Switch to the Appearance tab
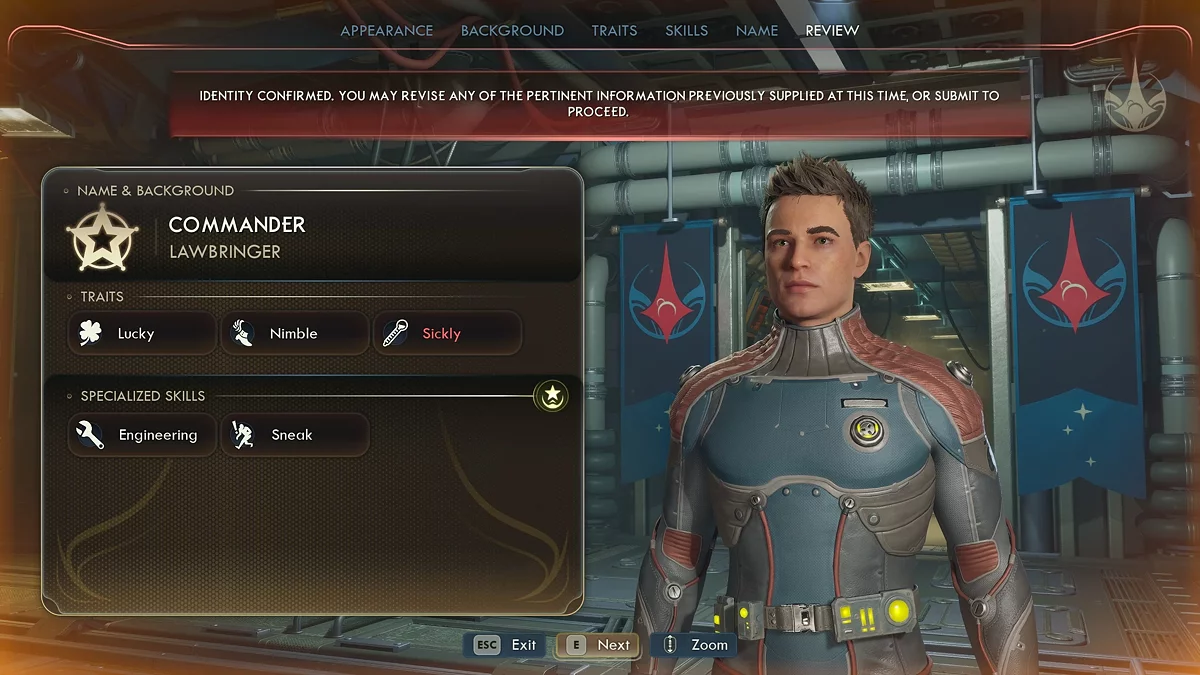Screen dimensions: 1200x675 [x=386, y=31]
